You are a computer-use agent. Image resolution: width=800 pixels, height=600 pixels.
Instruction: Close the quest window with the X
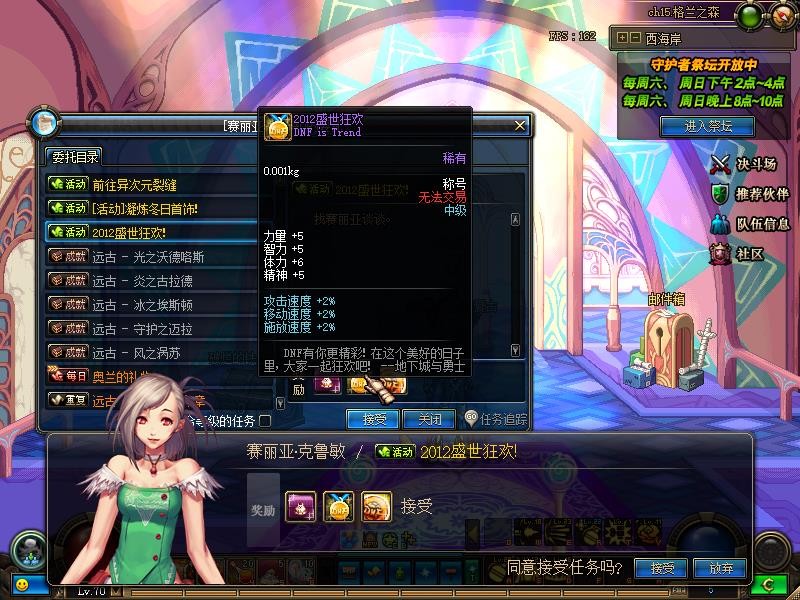pyautogui.click(x=520, y=126)
